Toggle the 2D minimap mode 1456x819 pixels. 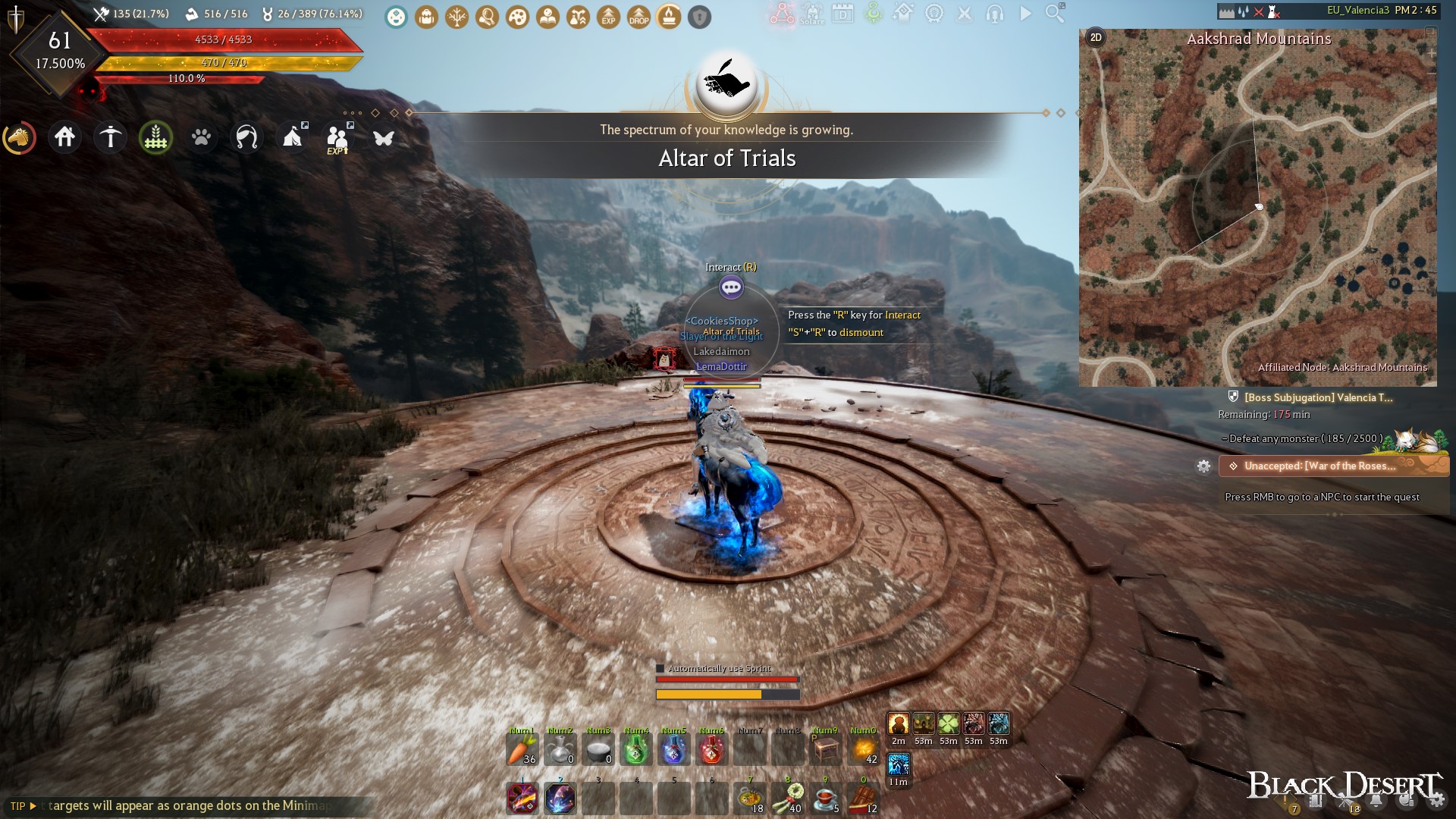pos(1094,36)
